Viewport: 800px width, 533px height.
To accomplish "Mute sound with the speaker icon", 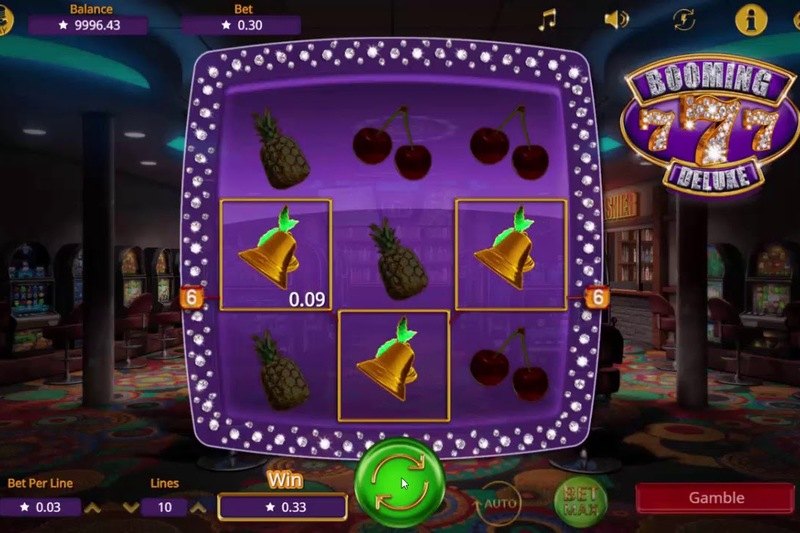I will coord(616,20).
